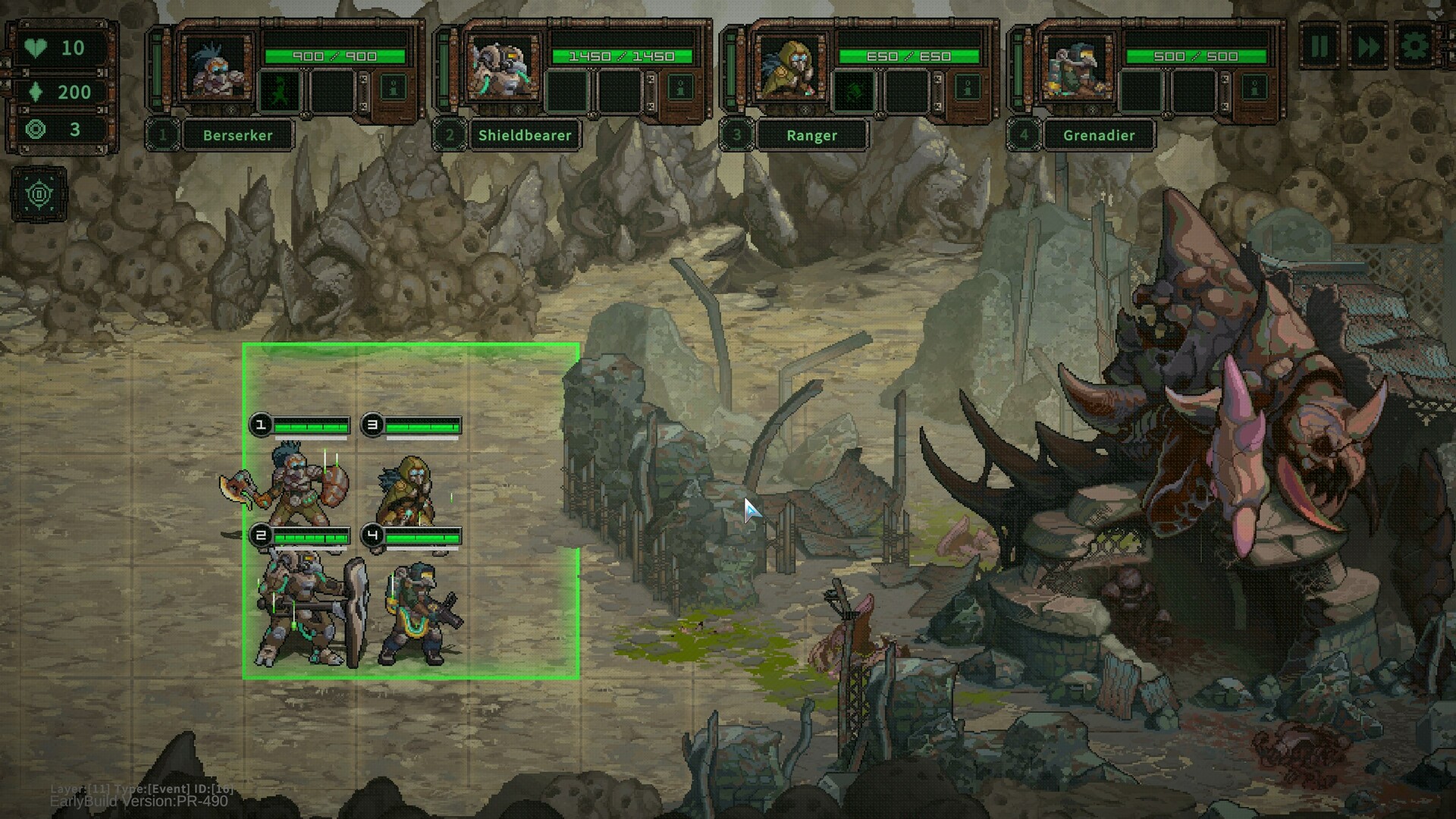Show info for the Grenadier
This screenshot has width=1456, height=819.
coord(1254,89)
